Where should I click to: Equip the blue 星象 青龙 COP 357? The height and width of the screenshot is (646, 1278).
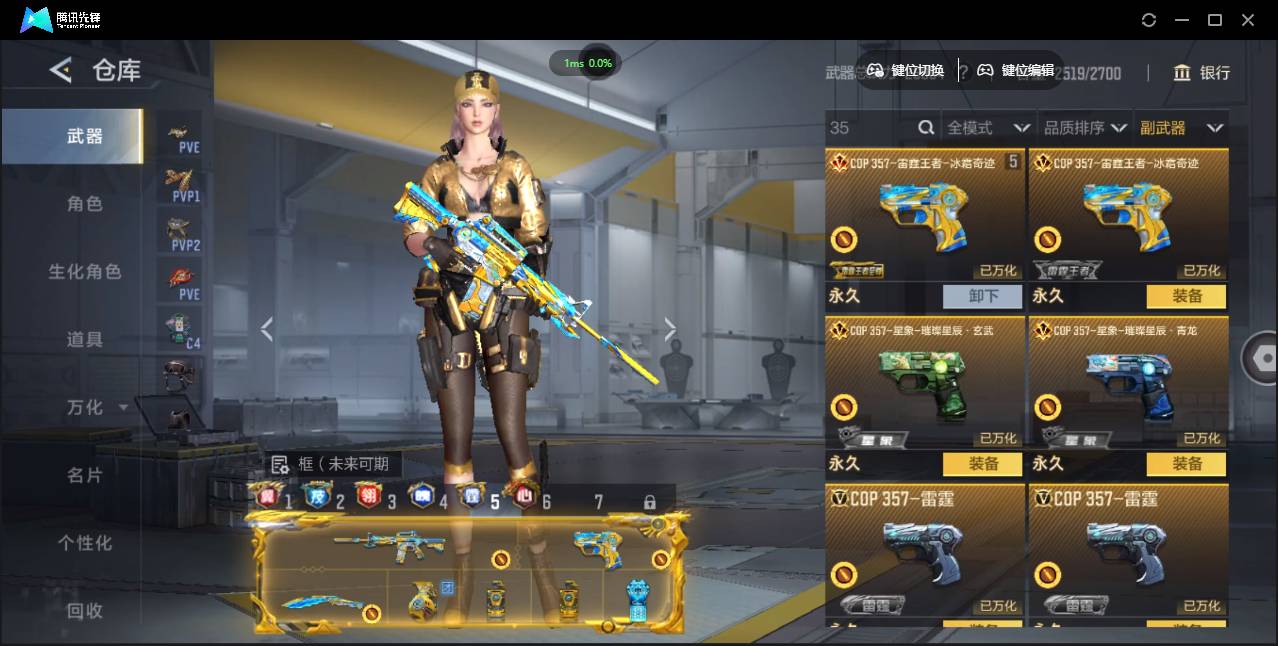click(1186, 464)
